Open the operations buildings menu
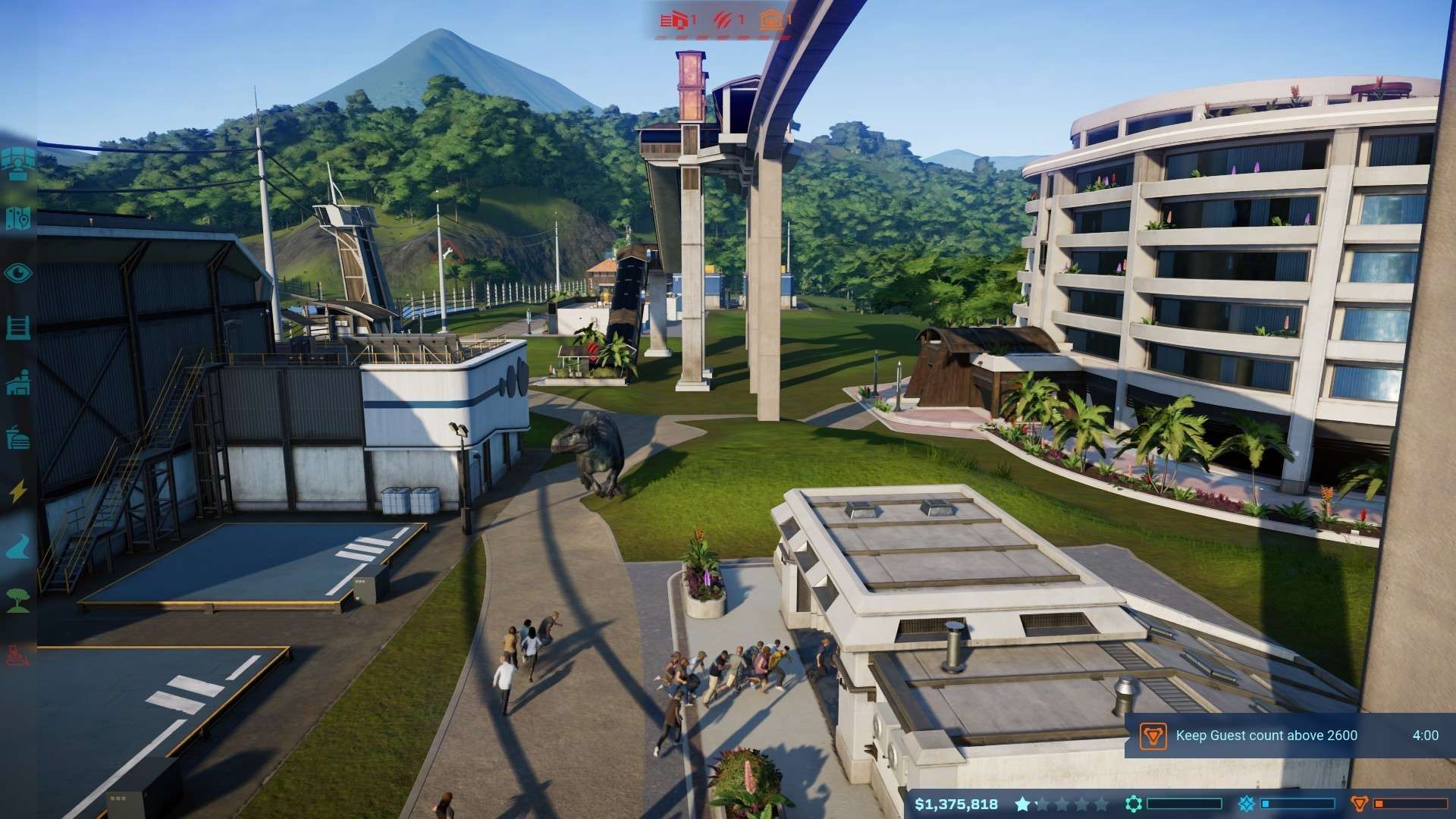Viewport: 1456px width, 819px height. [x=17, y=383]
